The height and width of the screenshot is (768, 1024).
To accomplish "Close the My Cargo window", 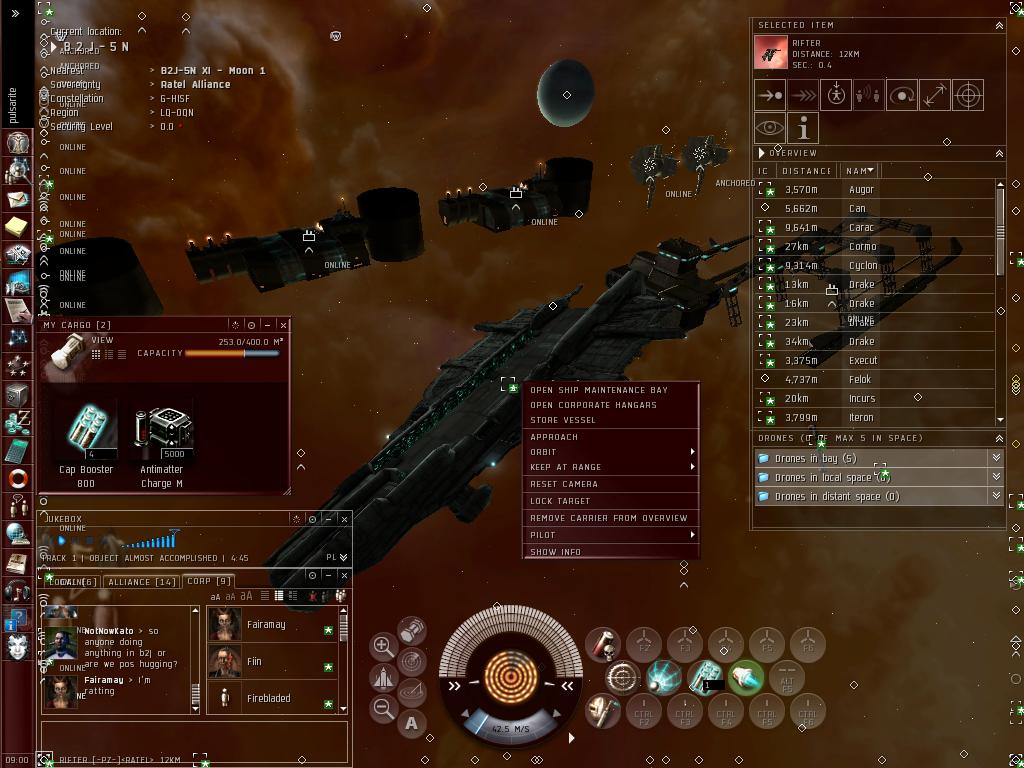I will point(284,325).
